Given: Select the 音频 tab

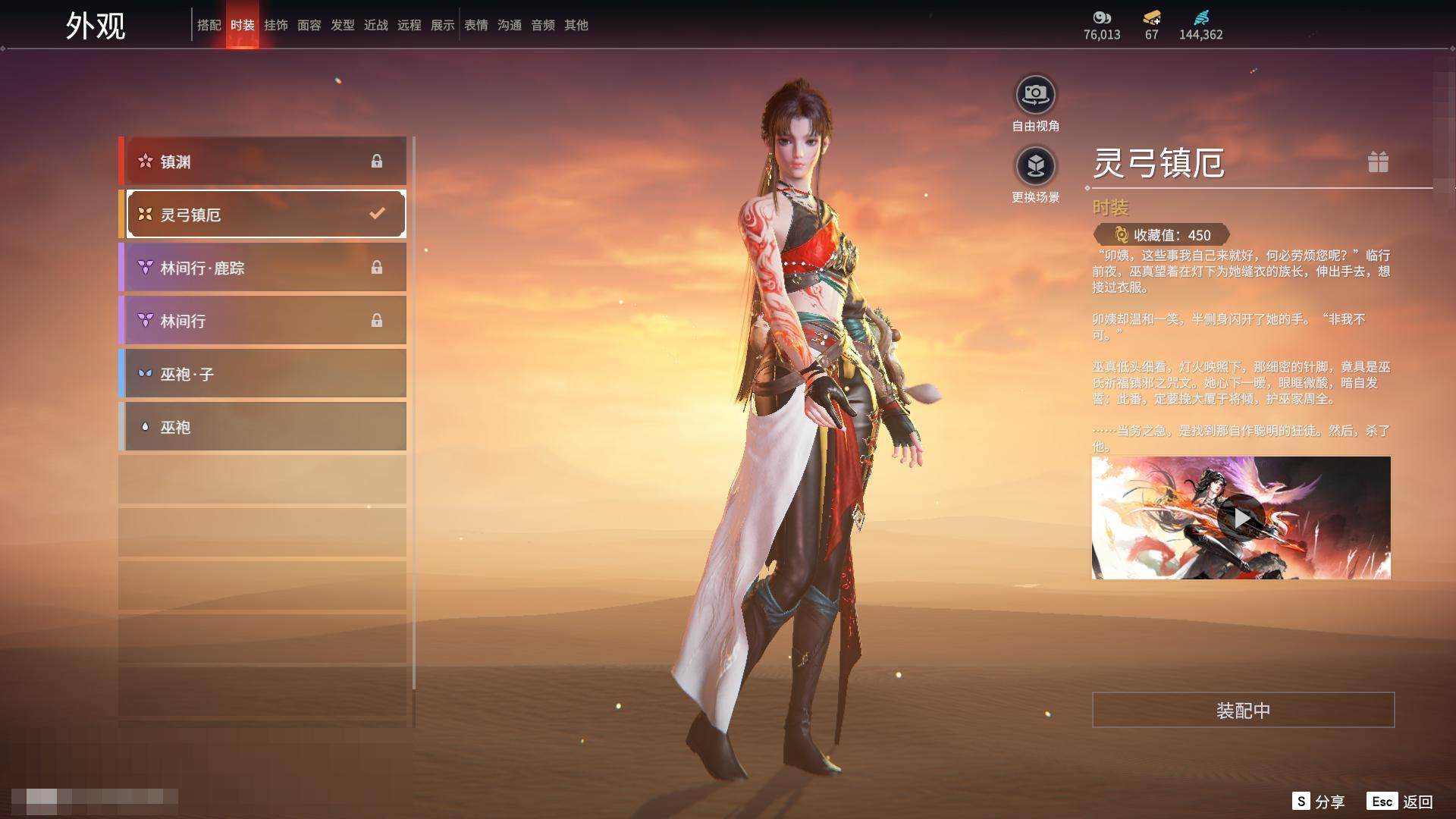Looking at the screenshot, I should pos(543,25).
